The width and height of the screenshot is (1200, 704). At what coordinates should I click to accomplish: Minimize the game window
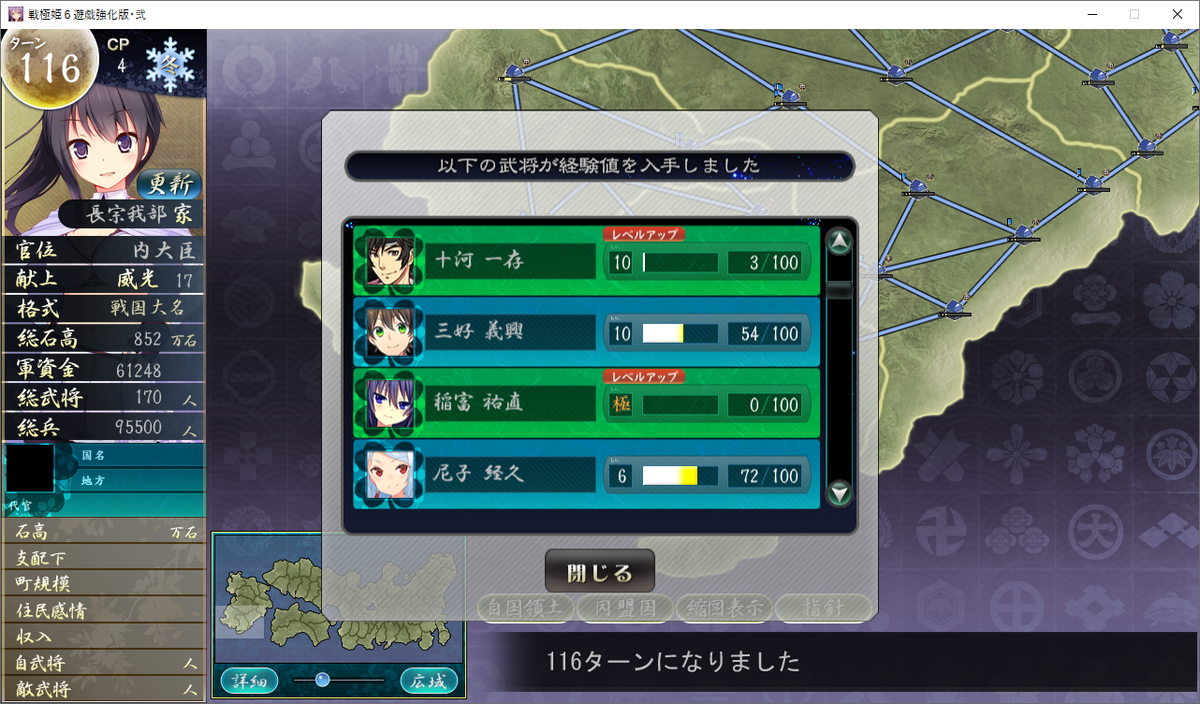[x=1088, y=14]
